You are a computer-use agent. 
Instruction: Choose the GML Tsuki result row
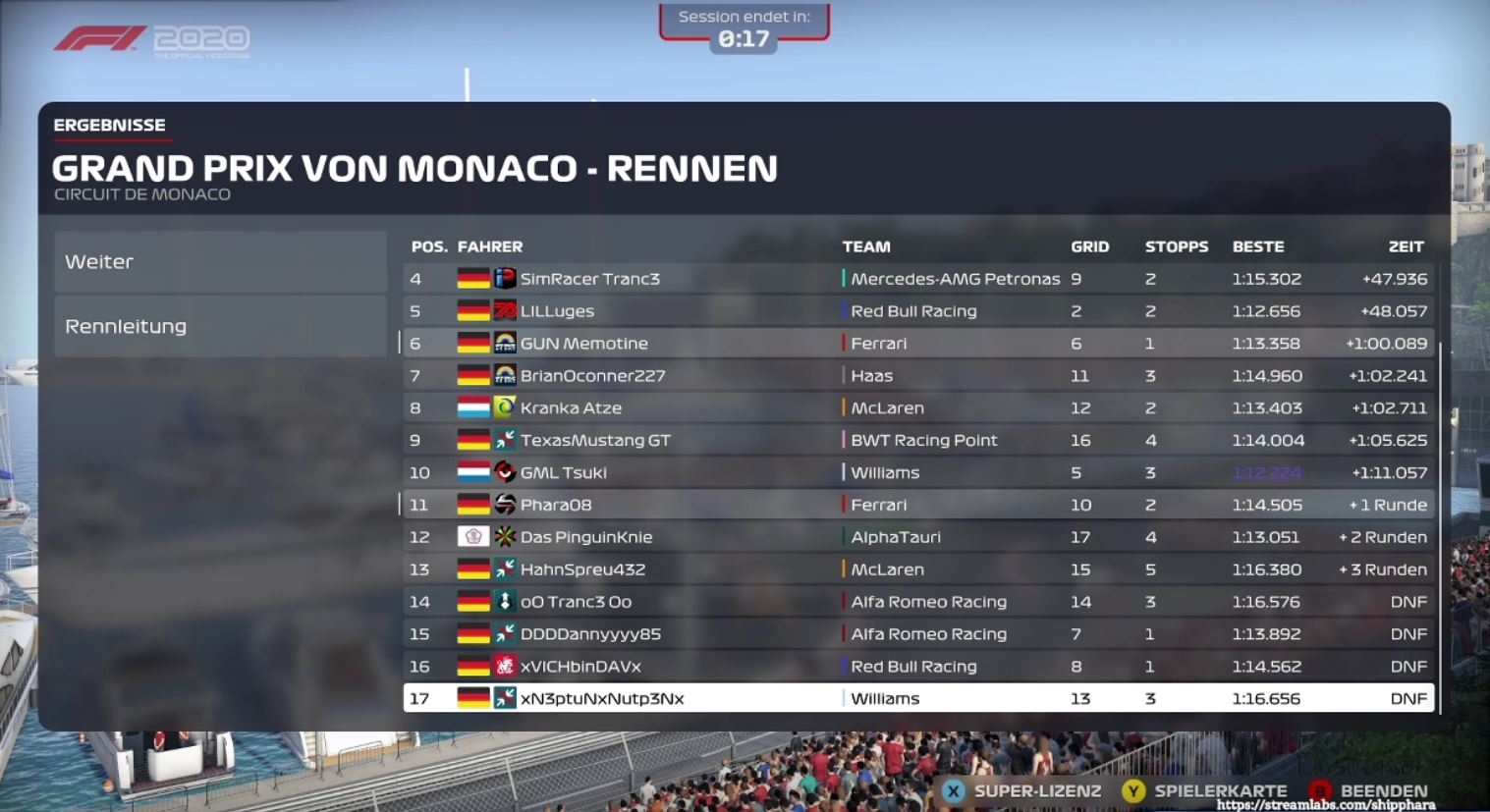[917, 473]
